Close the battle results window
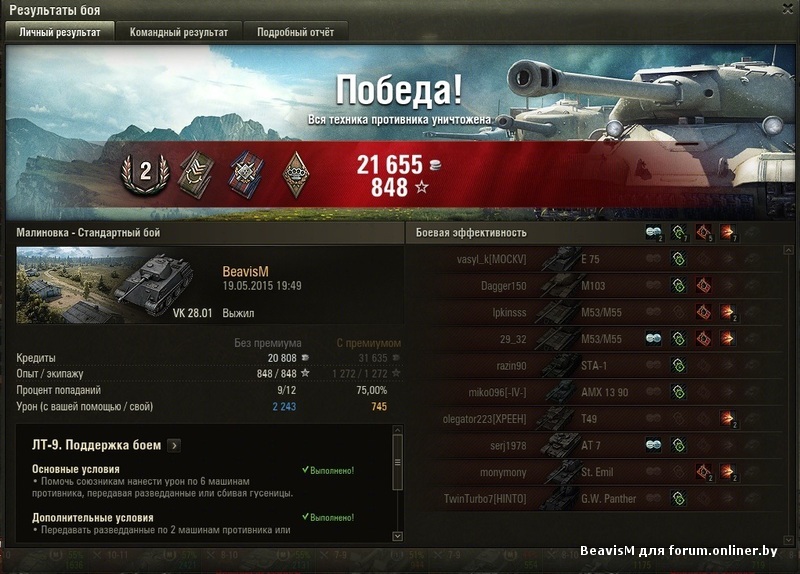This screenshot has width=800, height=574. pyautogui.click(x=788, y=10)
